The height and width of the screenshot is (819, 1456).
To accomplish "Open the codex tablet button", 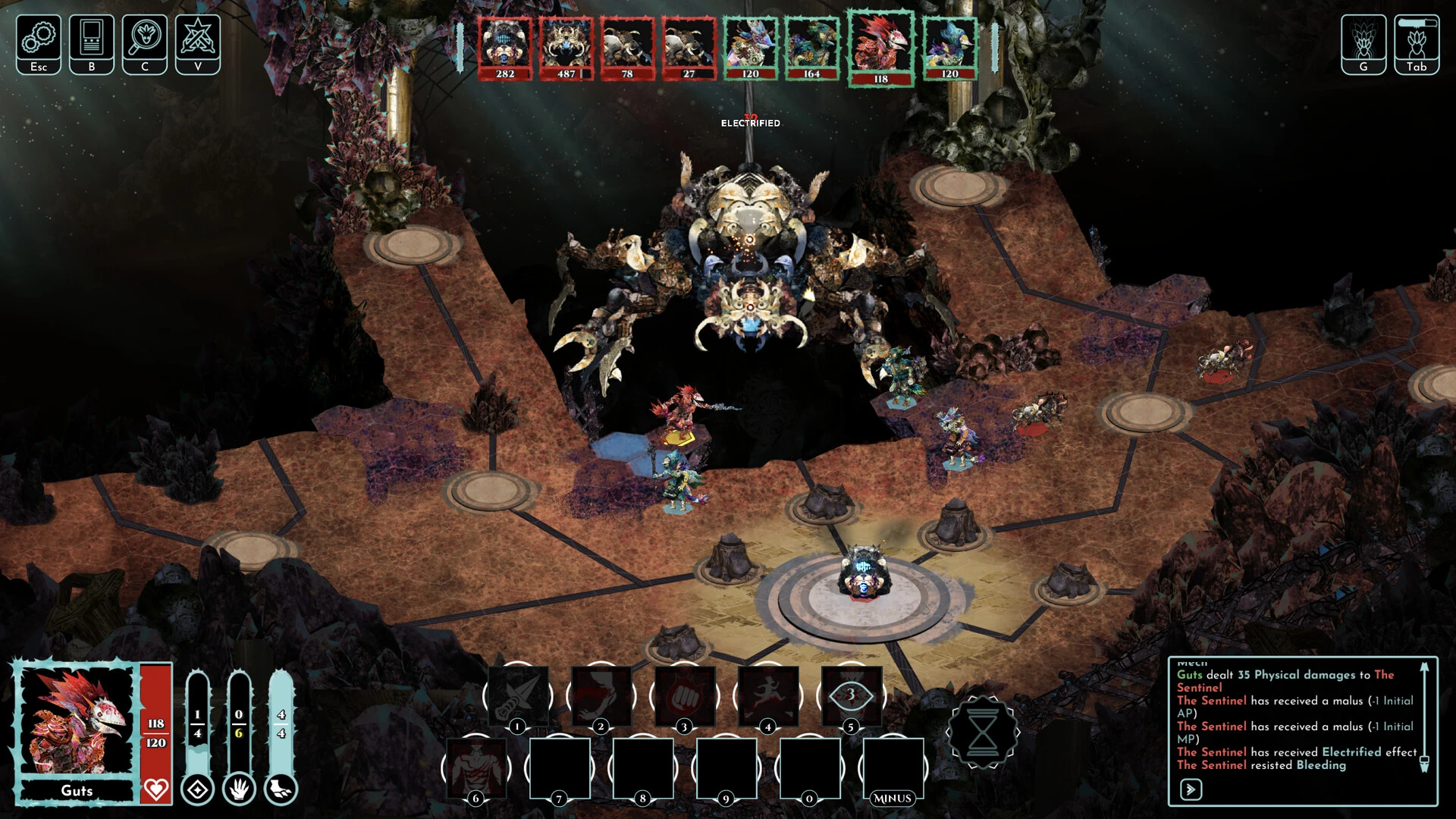I will [92, 43].
